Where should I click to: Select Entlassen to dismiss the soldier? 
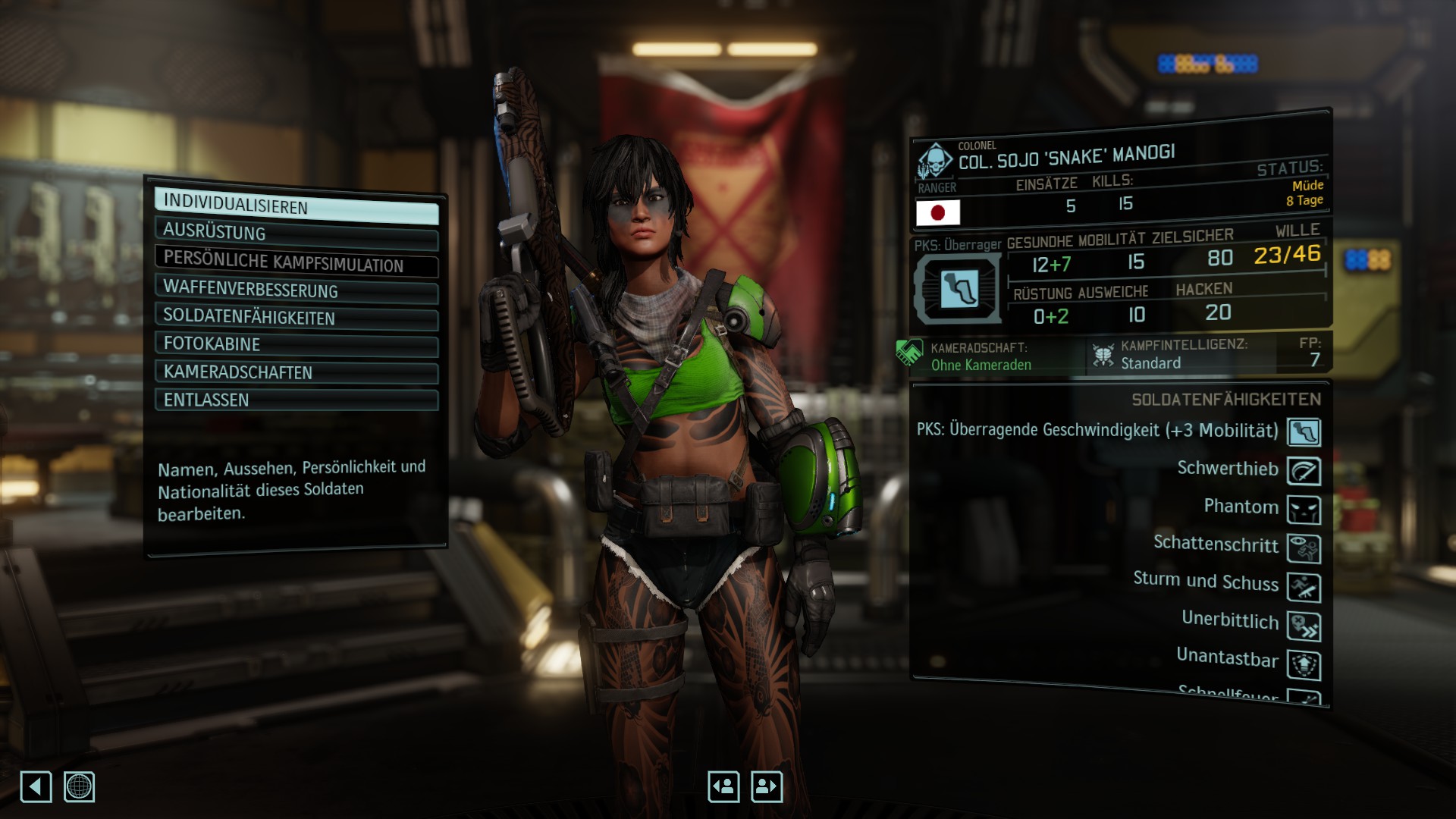(x=296, y=400)
